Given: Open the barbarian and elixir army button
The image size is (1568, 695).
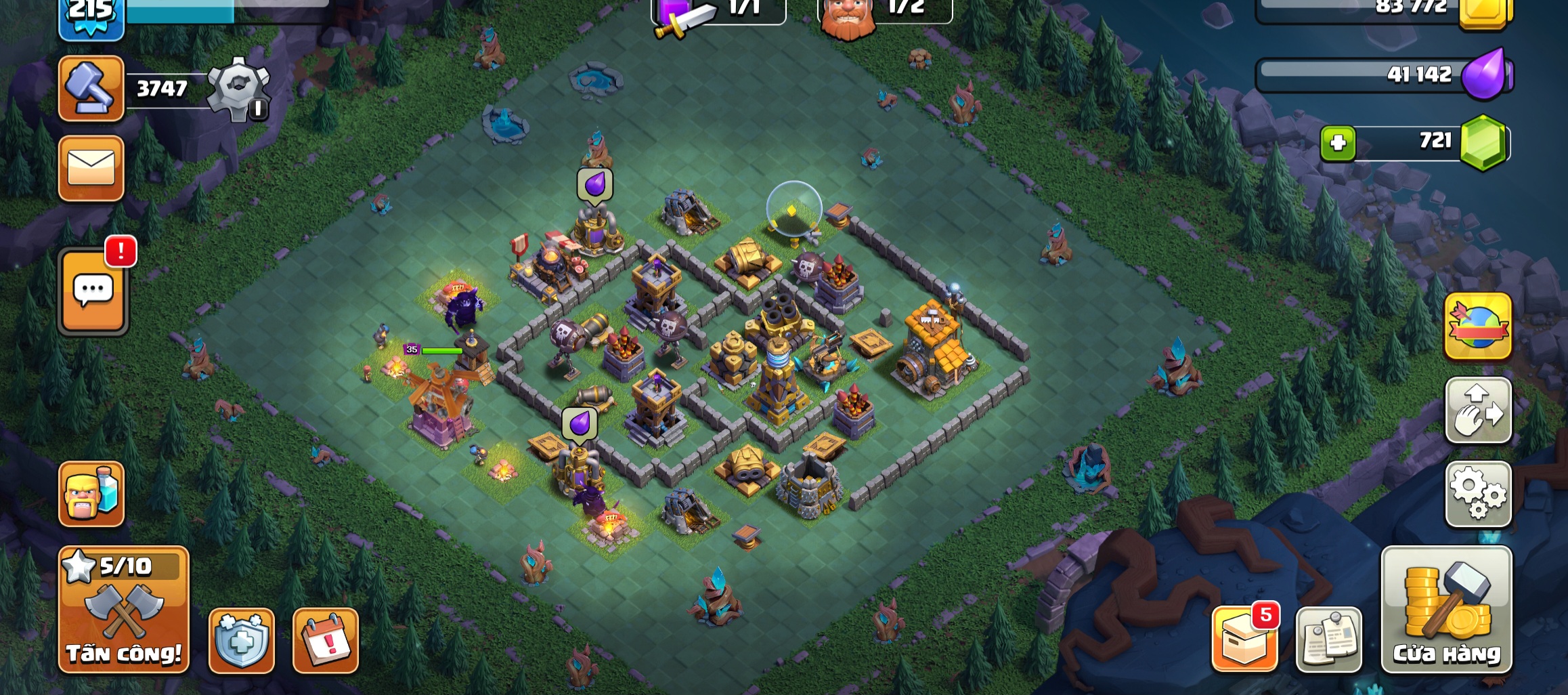Looking at the screenshot, I should click(x=91, y=494).
